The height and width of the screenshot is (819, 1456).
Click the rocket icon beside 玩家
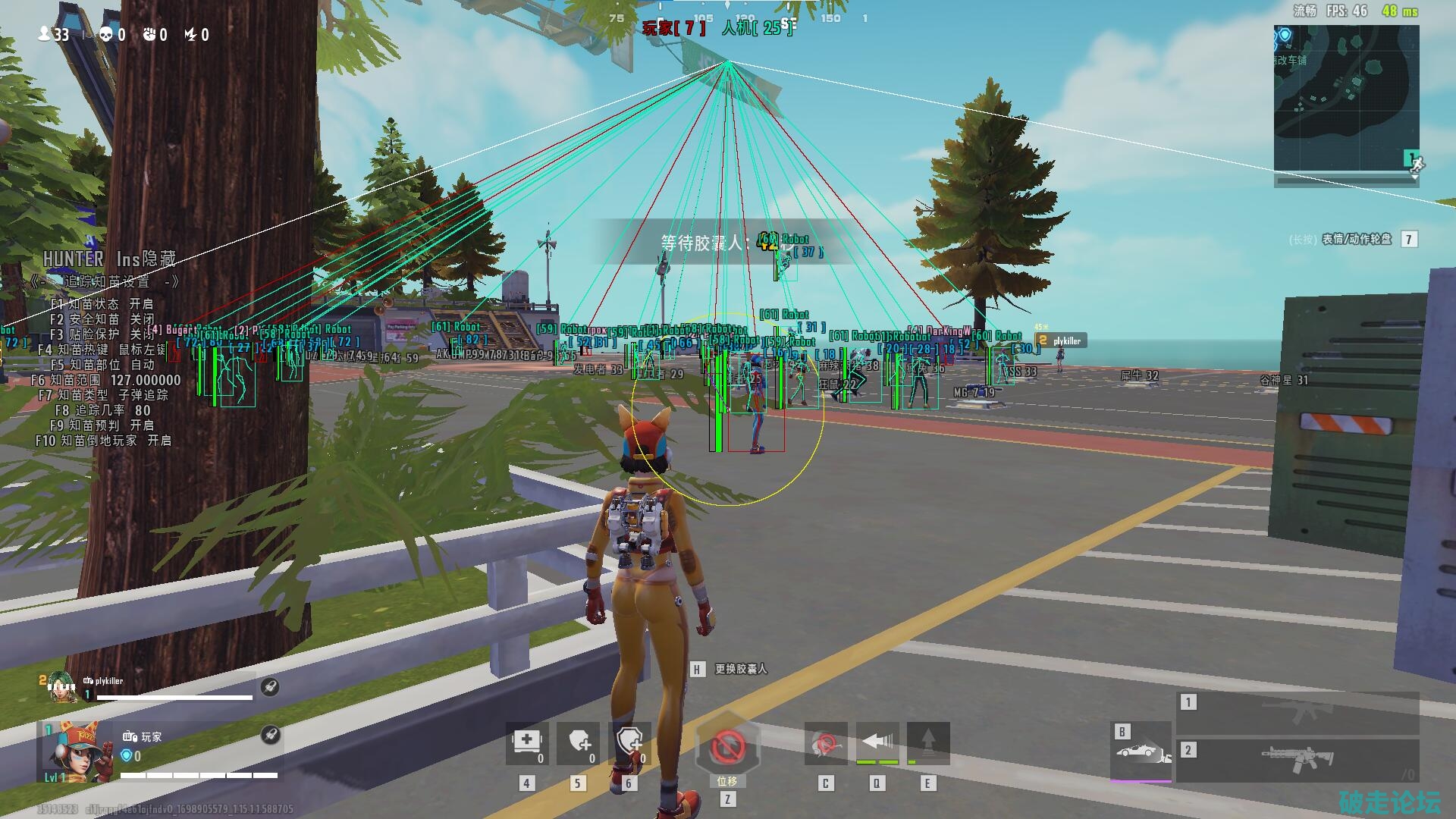point(270,734)
